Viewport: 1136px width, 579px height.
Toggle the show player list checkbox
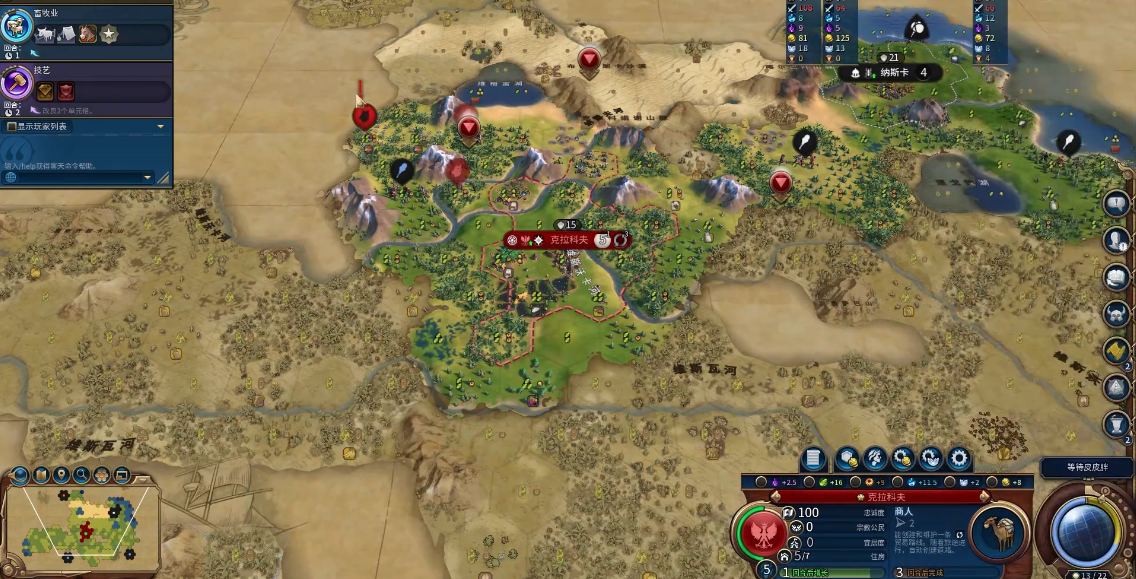click(12, 127)
